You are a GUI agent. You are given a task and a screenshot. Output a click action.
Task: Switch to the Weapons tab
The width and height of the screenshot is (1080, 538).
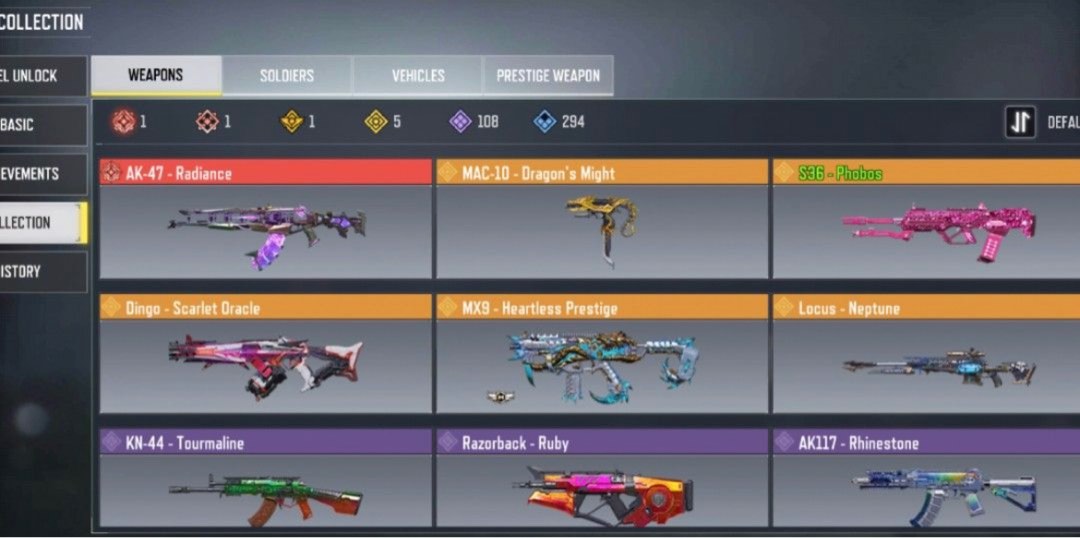[x=156, y=76]
